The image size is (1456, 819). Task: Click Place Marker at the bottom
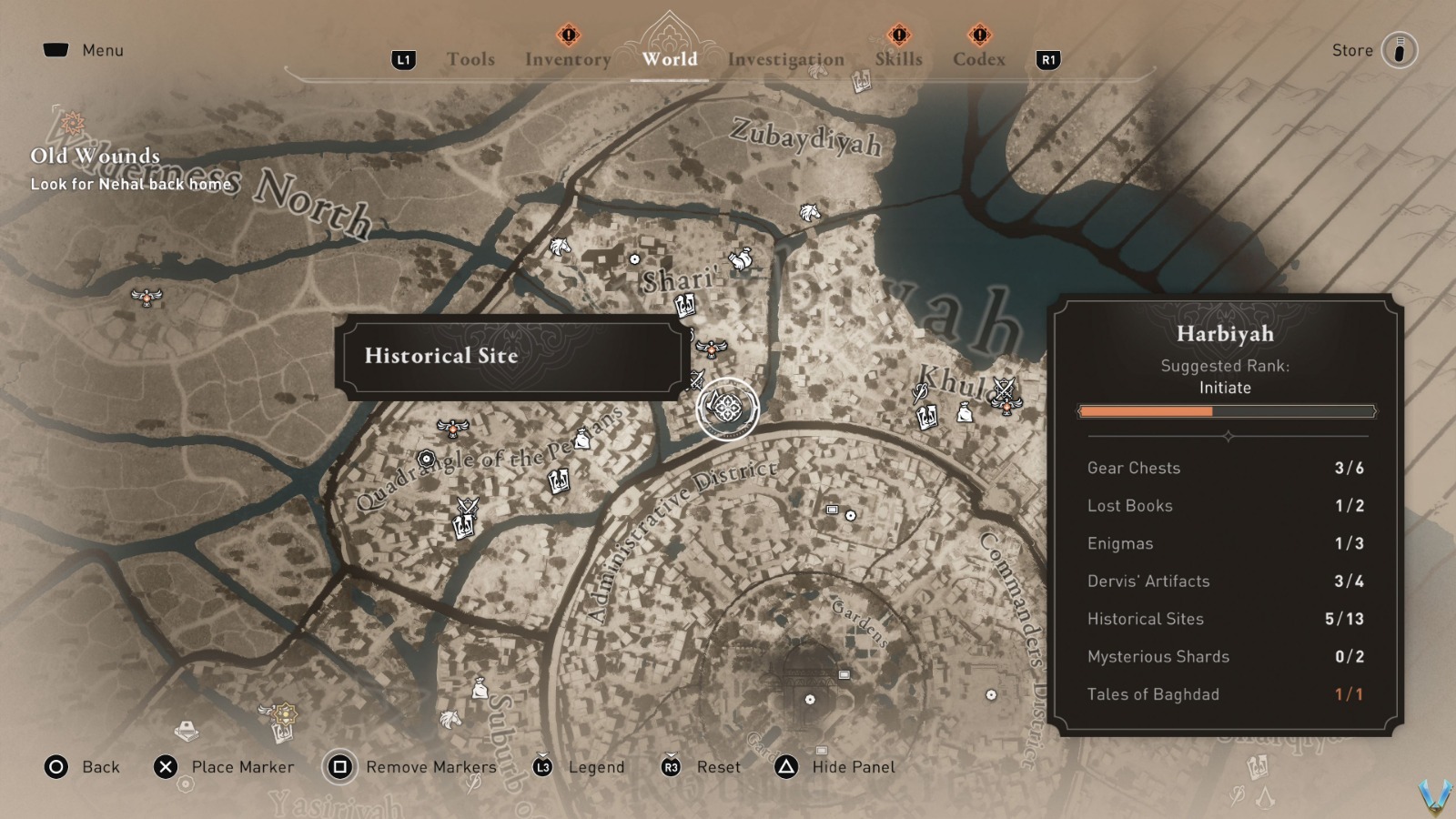point(241,767)
